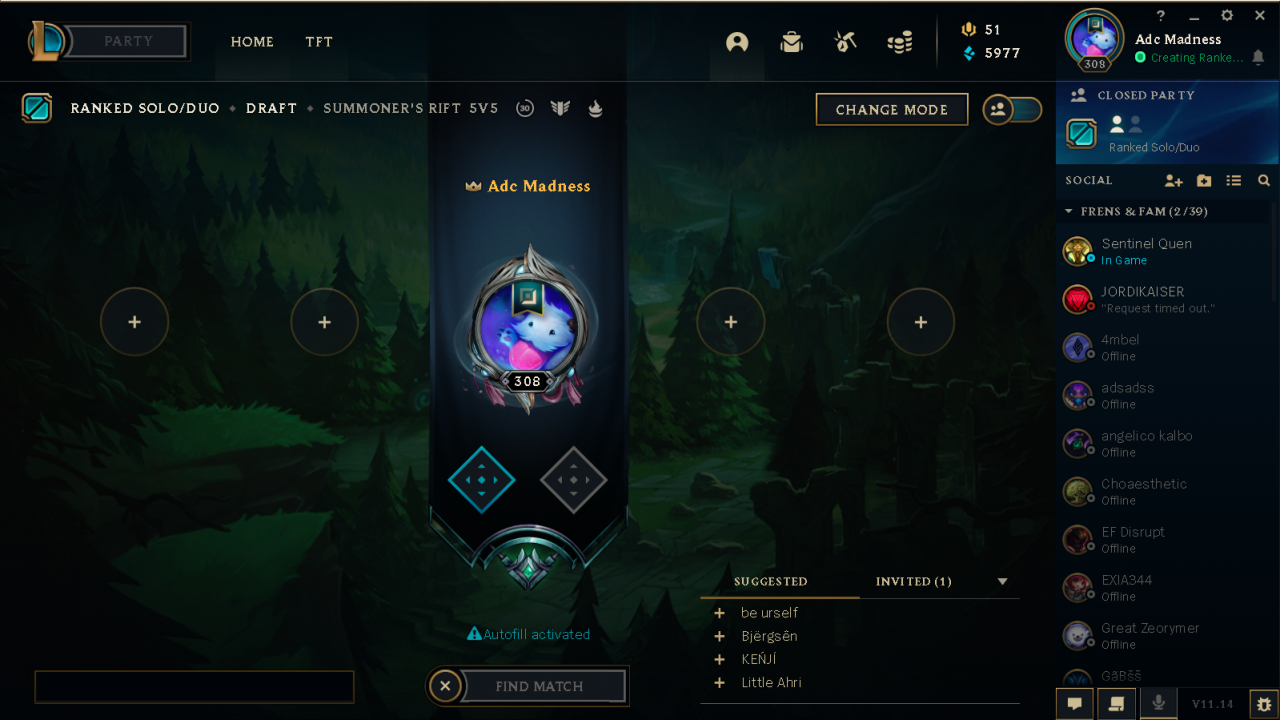
Task: Click the chat input field at bottom left
Action: tap(194, 686)
